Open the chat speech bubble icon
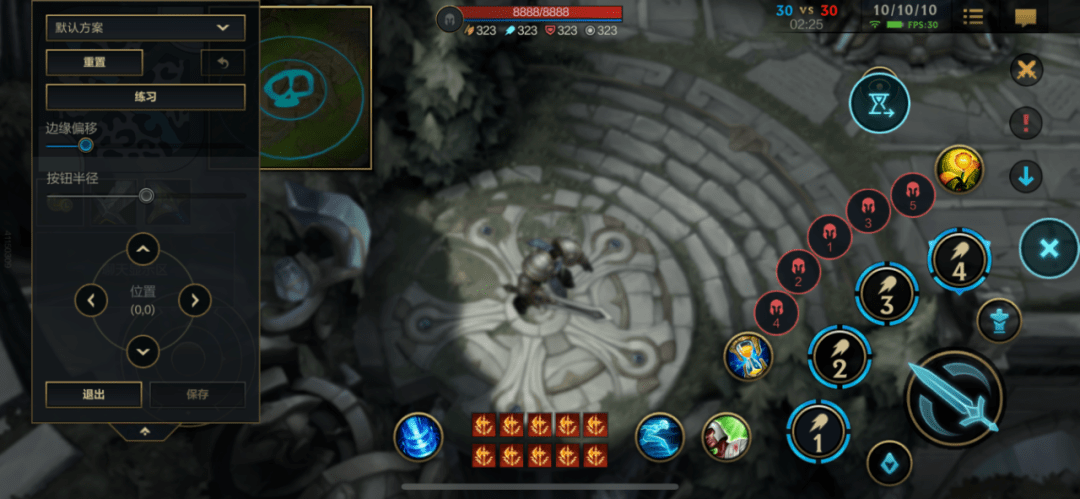The image size is (1080, 499). 1025,17
